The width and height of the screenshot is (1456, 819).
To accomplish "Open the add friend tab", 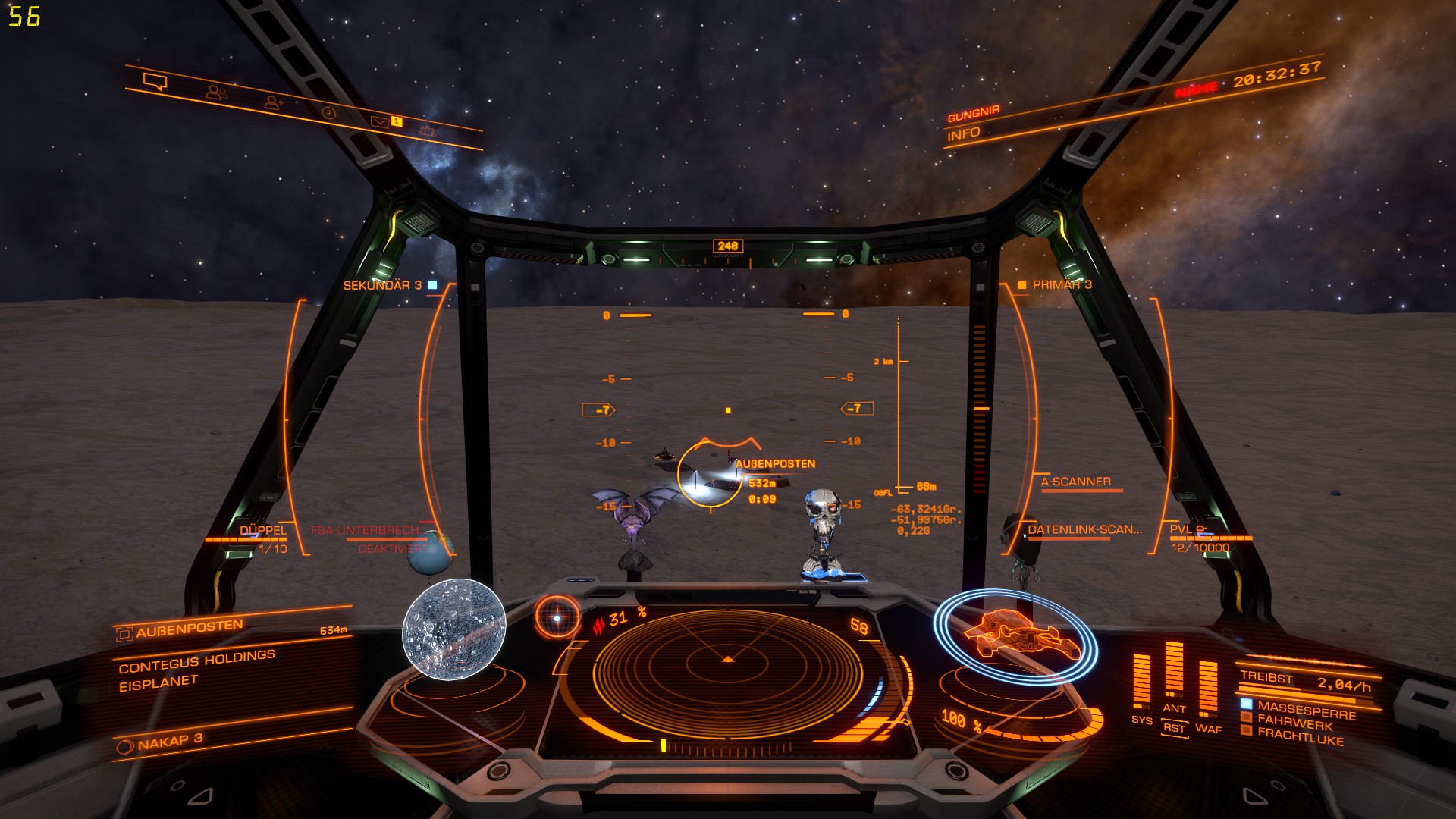I will click(x=274, y=102).
